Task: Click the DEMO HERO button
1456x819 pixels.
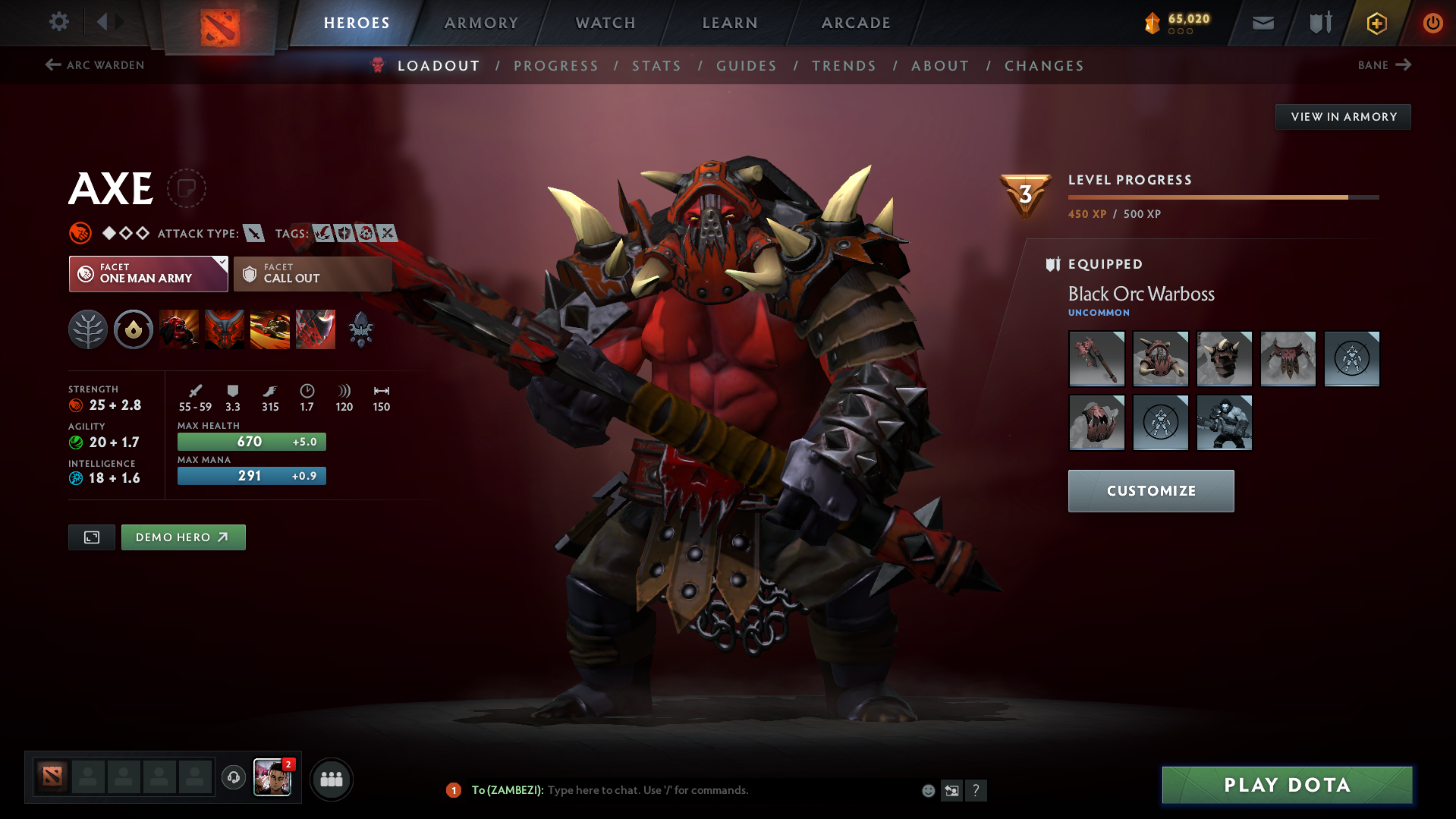Action: click(183, 537)
